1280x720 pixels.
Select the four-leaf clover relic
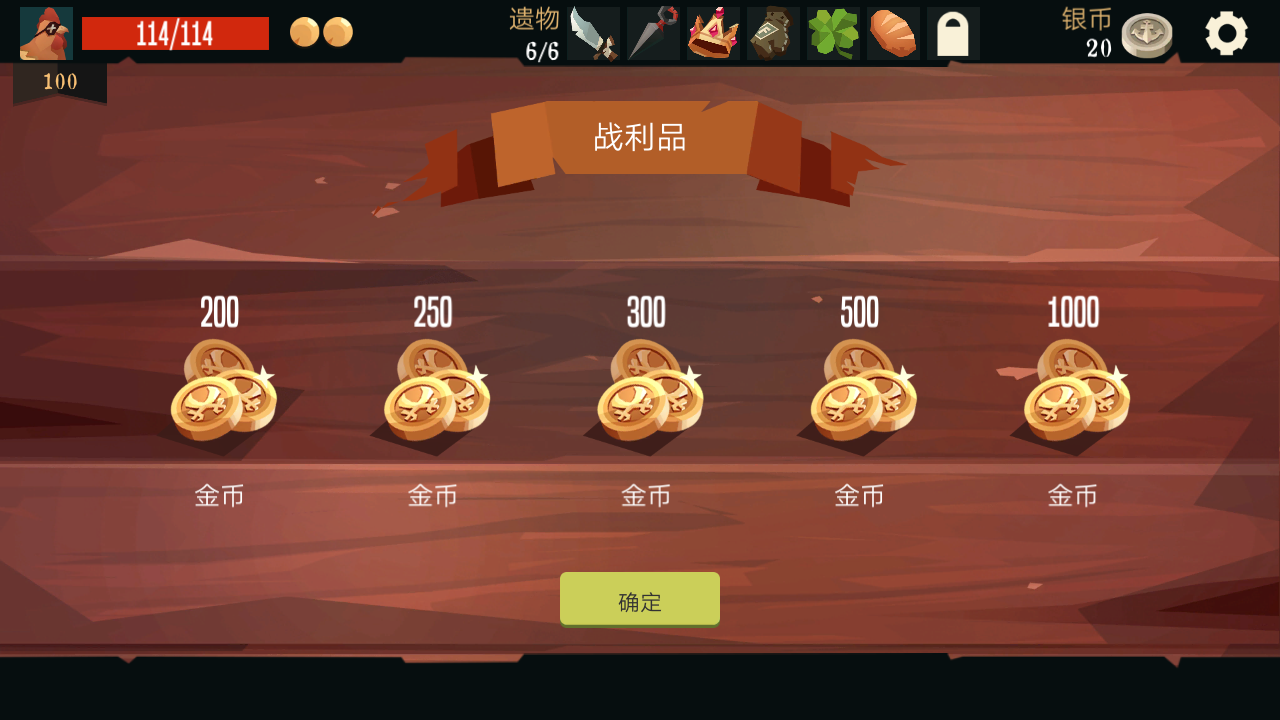pos(832,33)
